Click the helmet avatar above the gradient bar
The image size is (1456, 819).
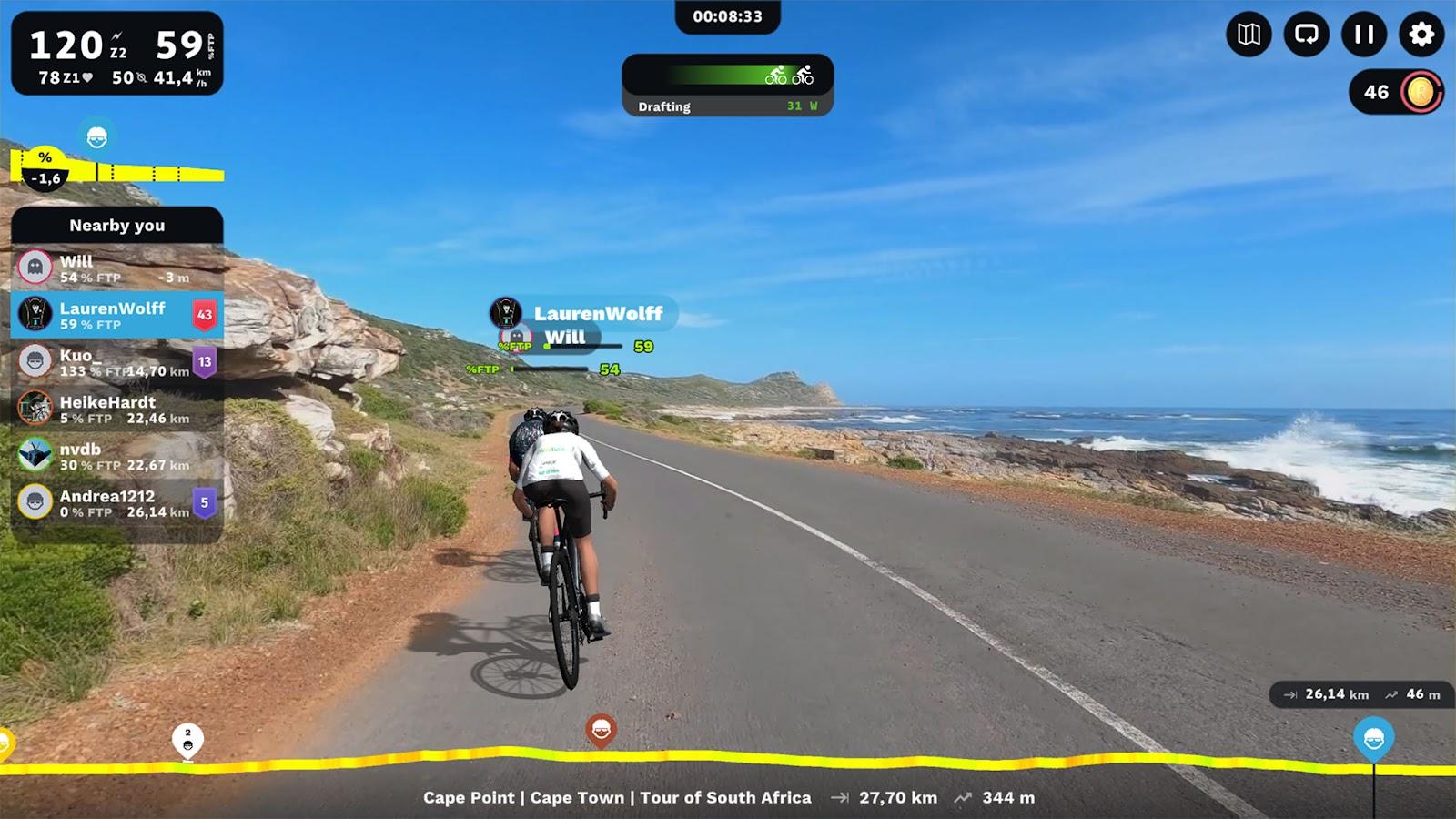97,138
